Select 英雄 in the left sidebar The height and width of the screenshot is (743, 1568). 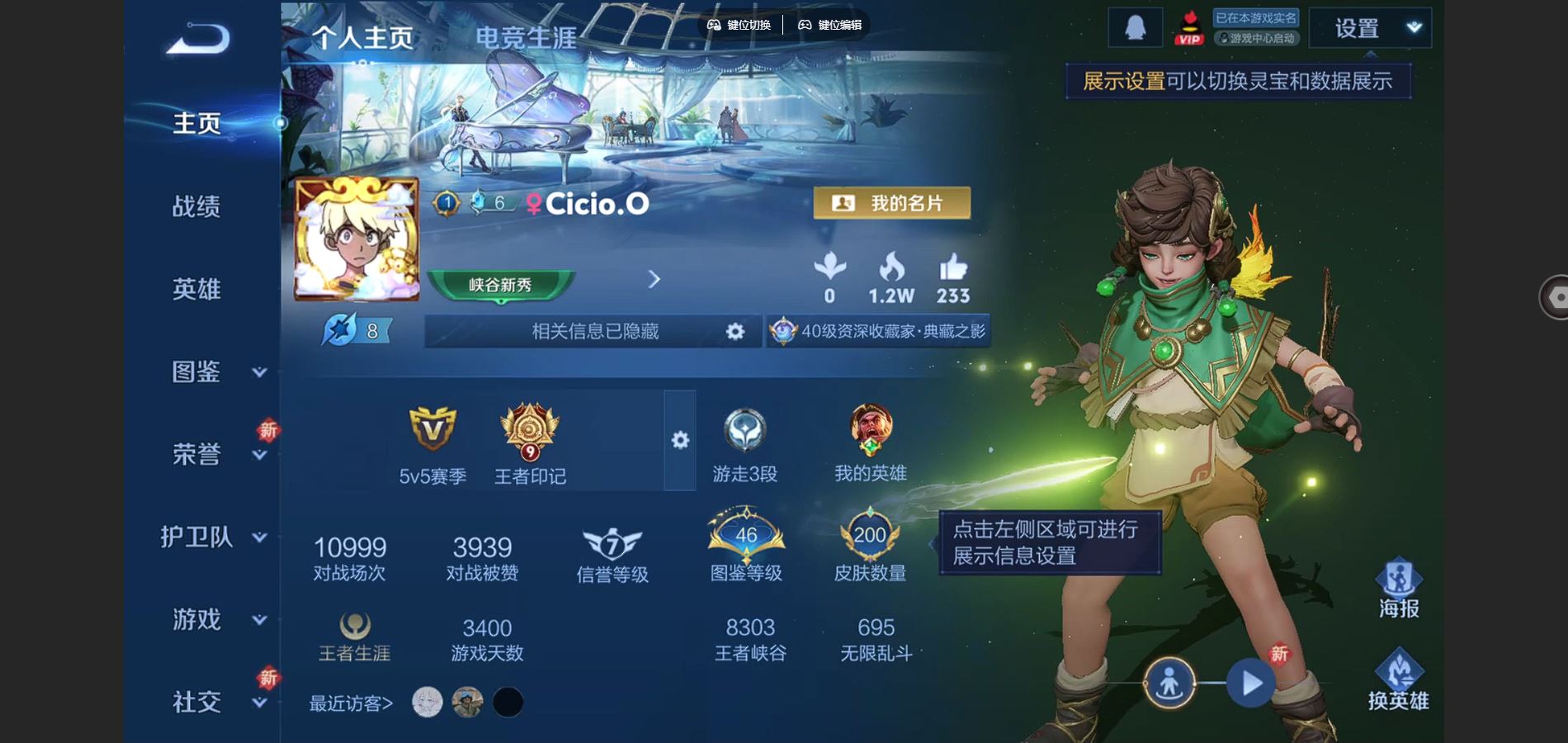tap(196, 289)
